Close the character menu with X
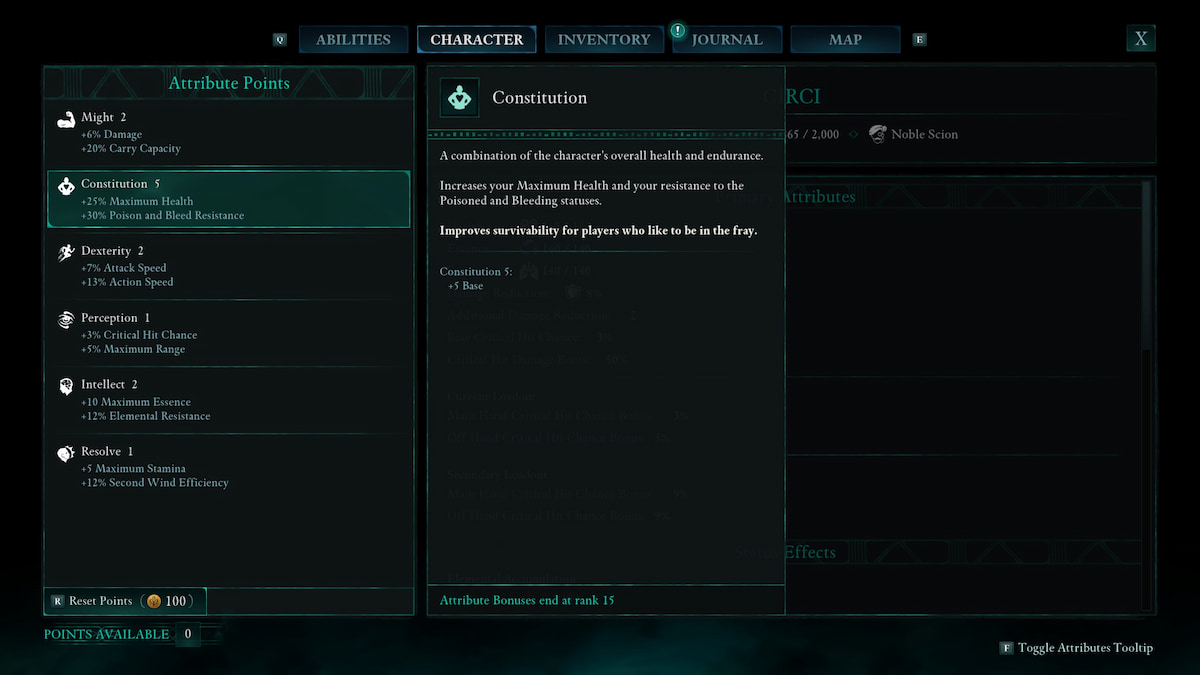1200x675 pixels. (1140, 39)
